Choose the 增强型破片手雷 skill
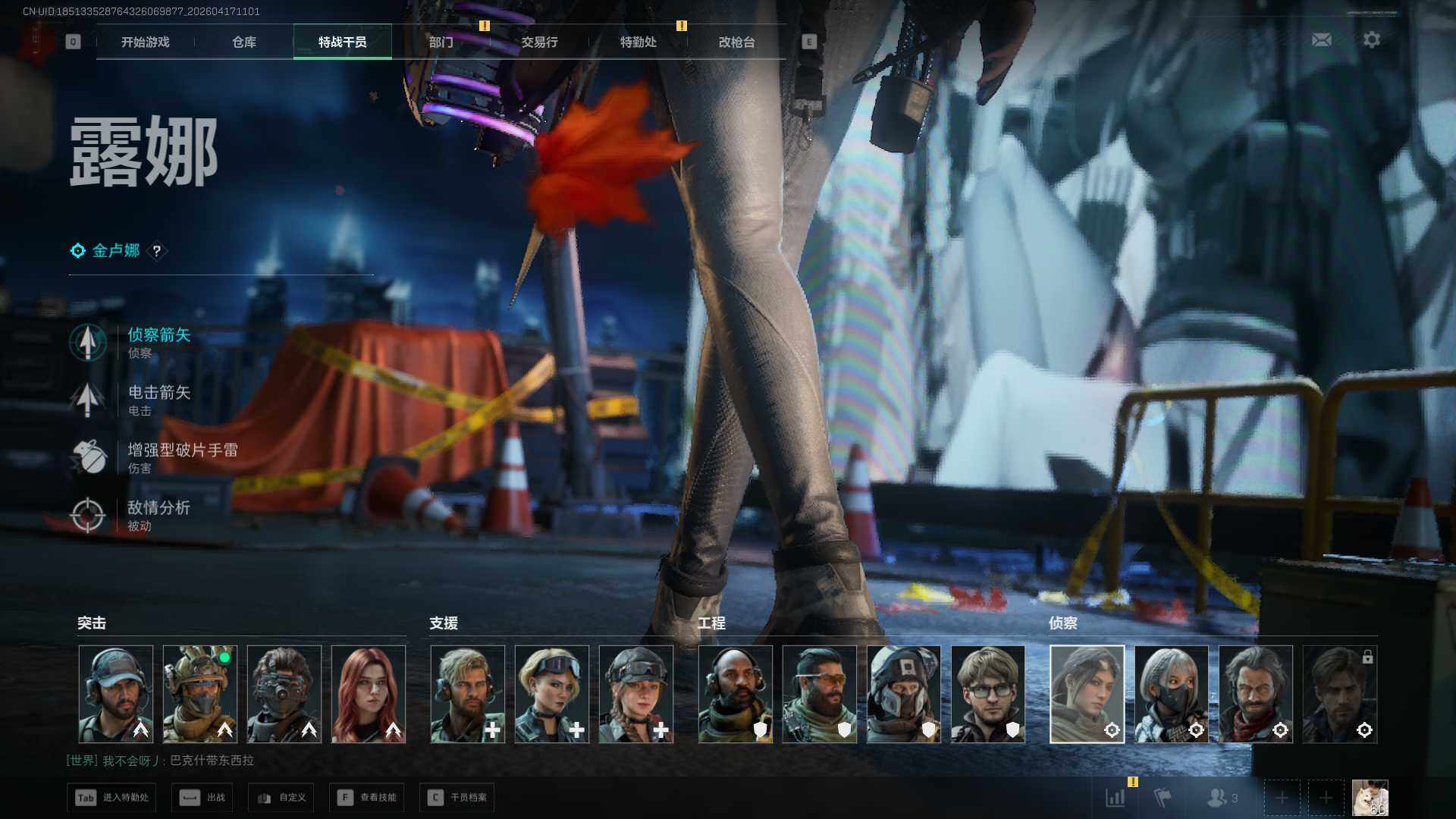 (182, 457)
